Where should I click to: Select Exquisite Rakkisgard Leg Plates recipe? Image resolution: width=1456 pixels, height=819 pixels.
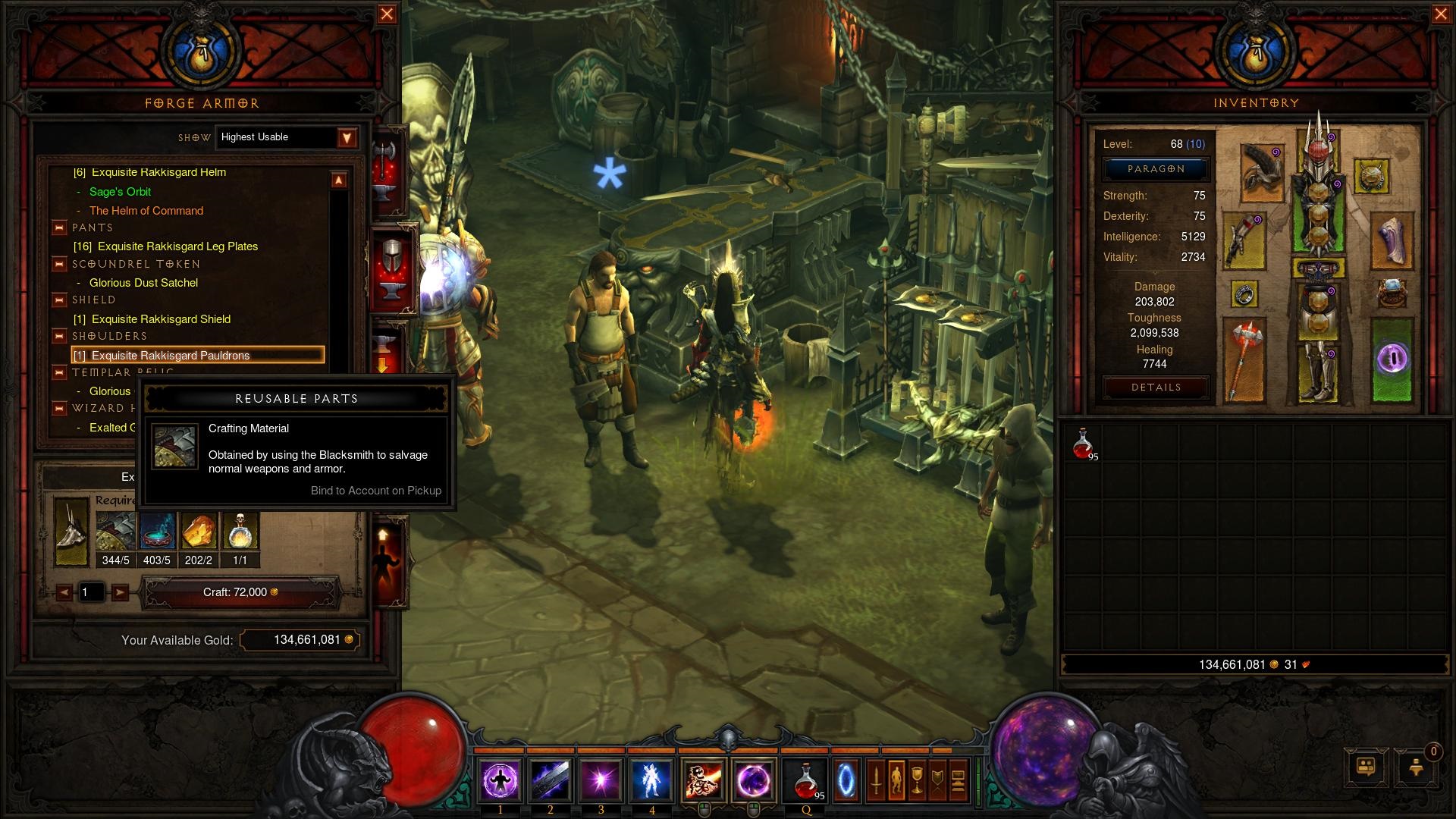(x=177, y=246)
